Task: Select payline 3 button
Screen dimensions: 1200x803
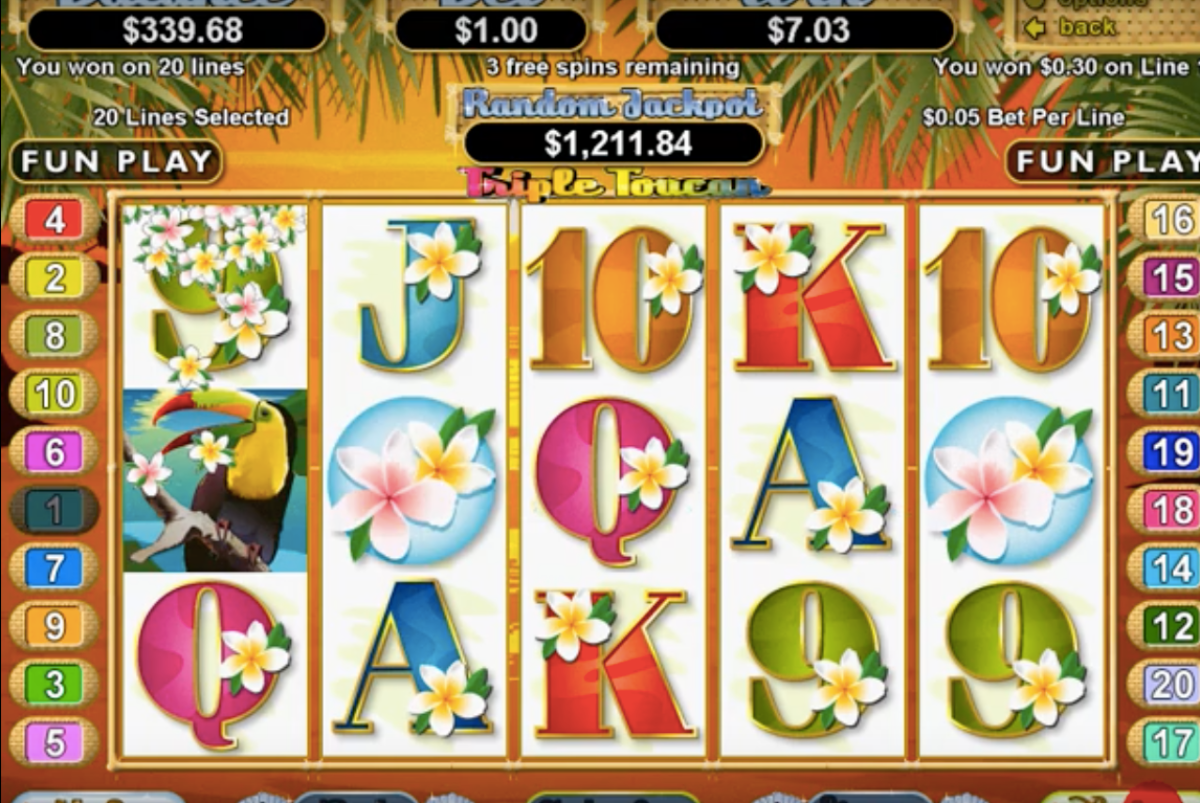Action: click(x=55, y=685)
